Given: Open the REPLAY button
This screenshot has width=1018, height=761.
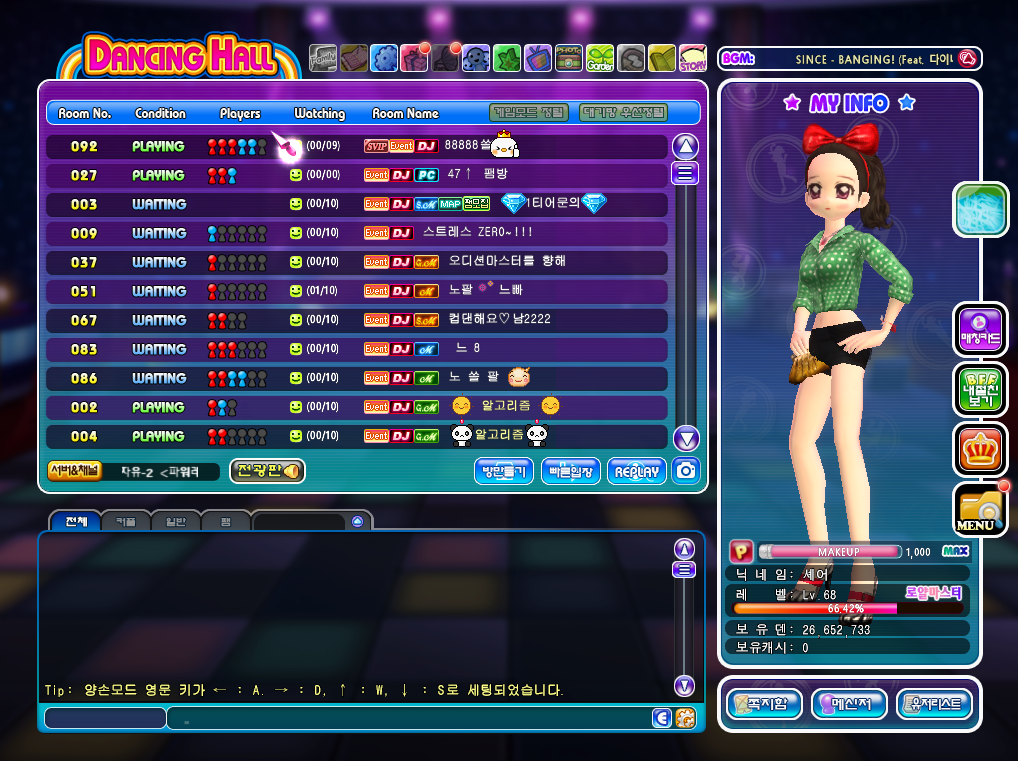Looking at the screenshot, I should coord(636,472).
